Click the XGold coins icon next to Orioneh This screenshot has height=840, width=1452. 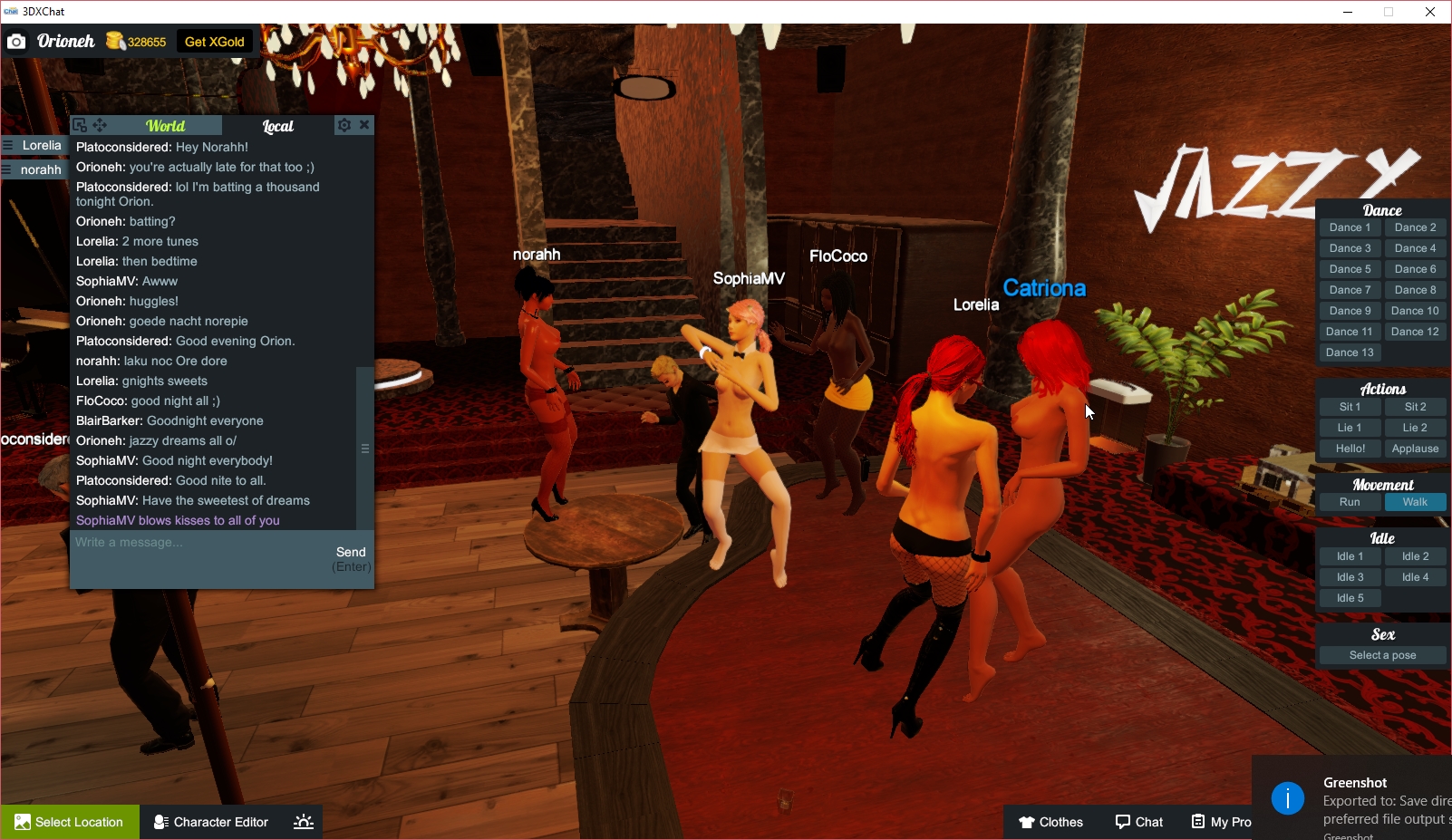[x=114, y=41]
